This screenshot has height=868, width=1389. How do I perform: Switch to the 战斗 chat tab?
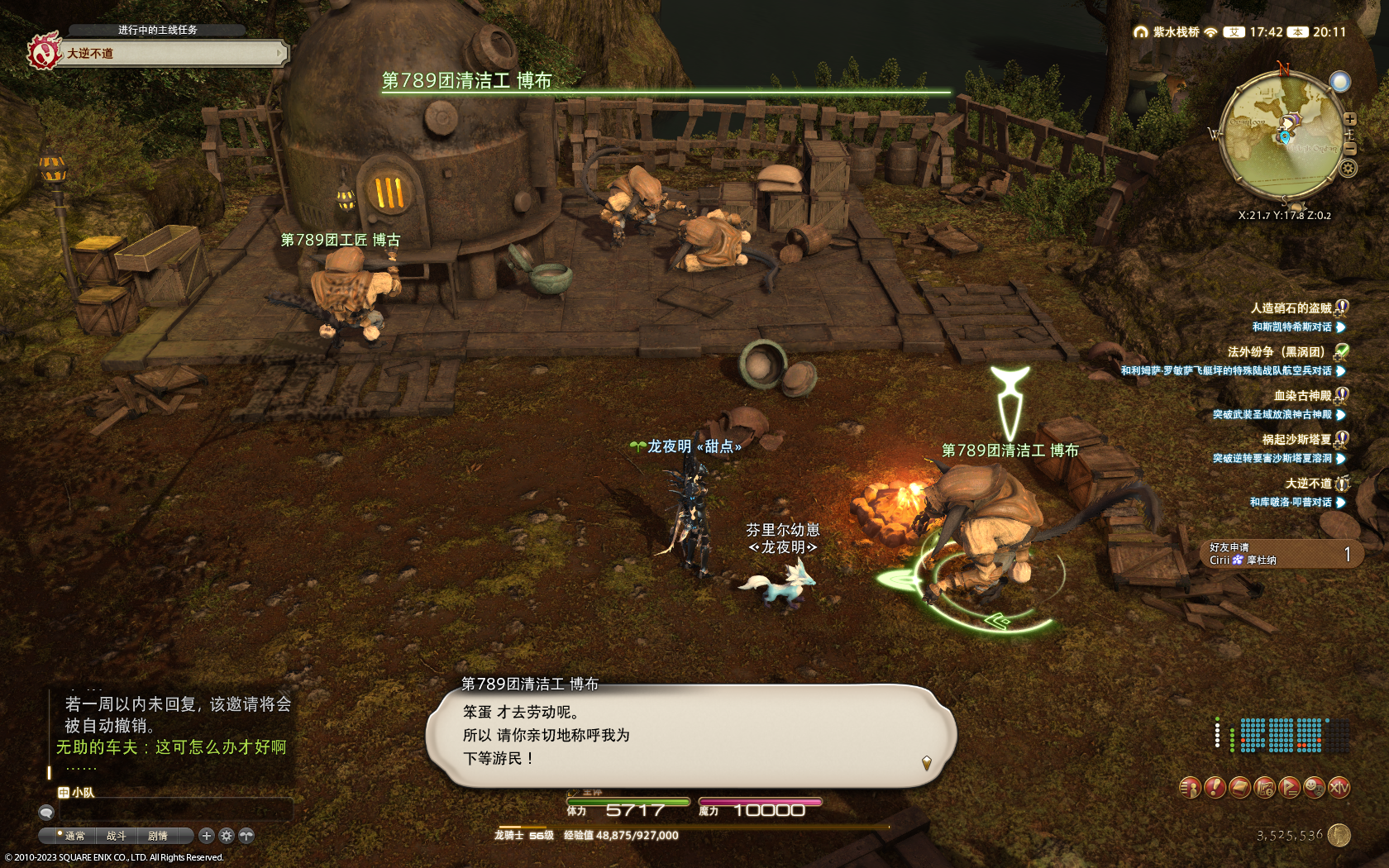click(x=117, y=836)
